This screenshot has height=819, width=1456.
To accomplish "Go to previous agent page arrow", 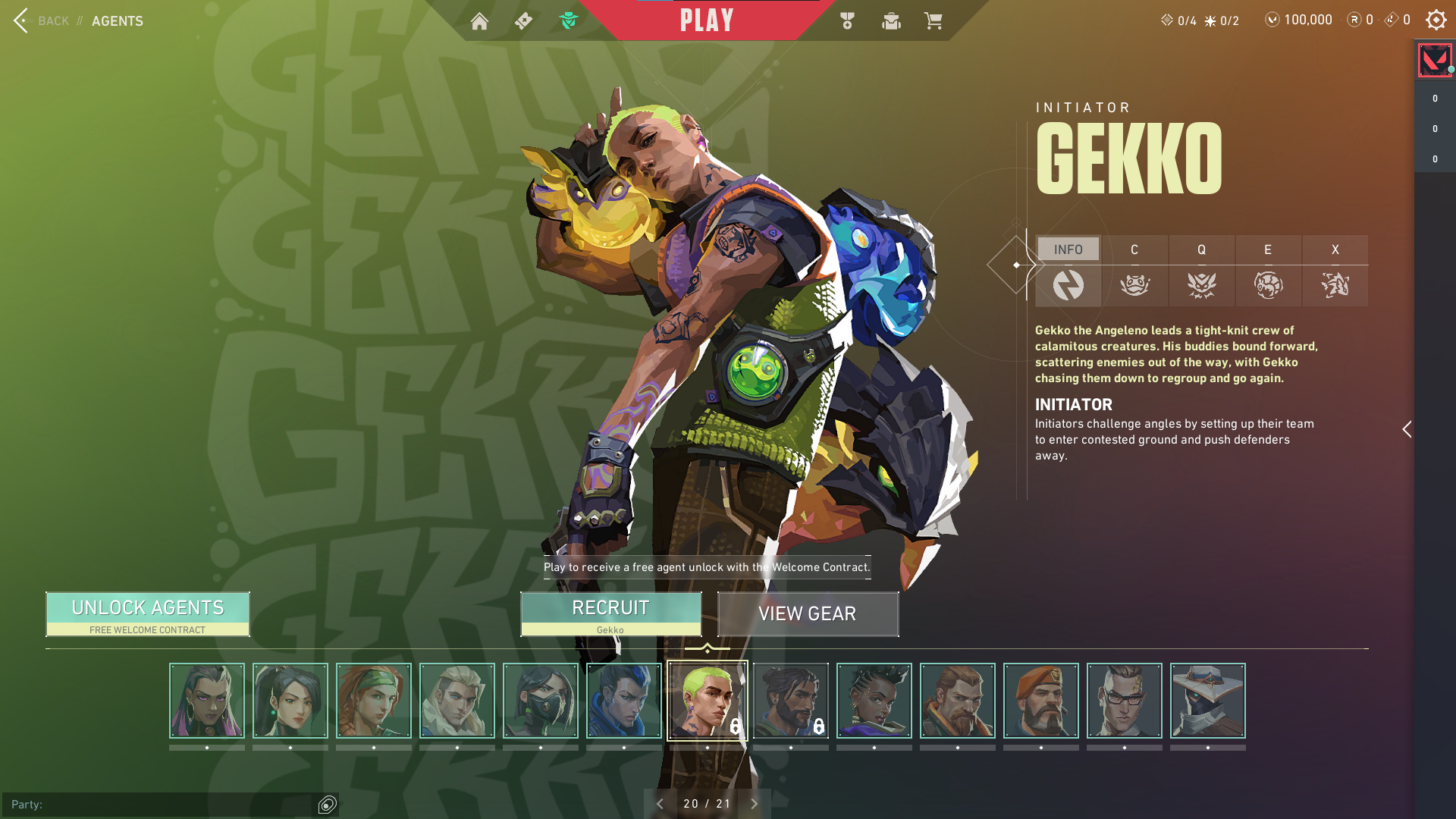I will tap(660, 803).
